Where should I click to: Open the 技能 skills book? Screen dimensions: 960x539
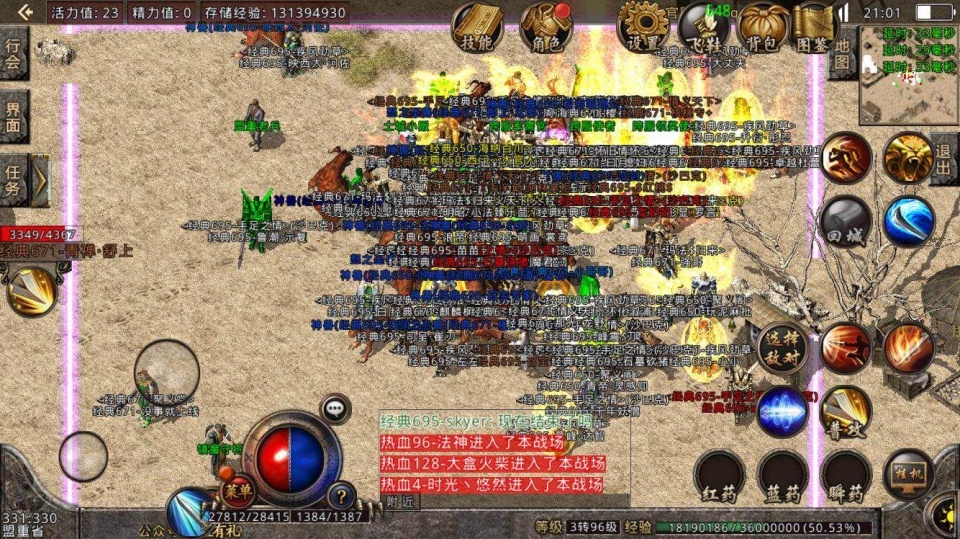(x=477, y=27)
